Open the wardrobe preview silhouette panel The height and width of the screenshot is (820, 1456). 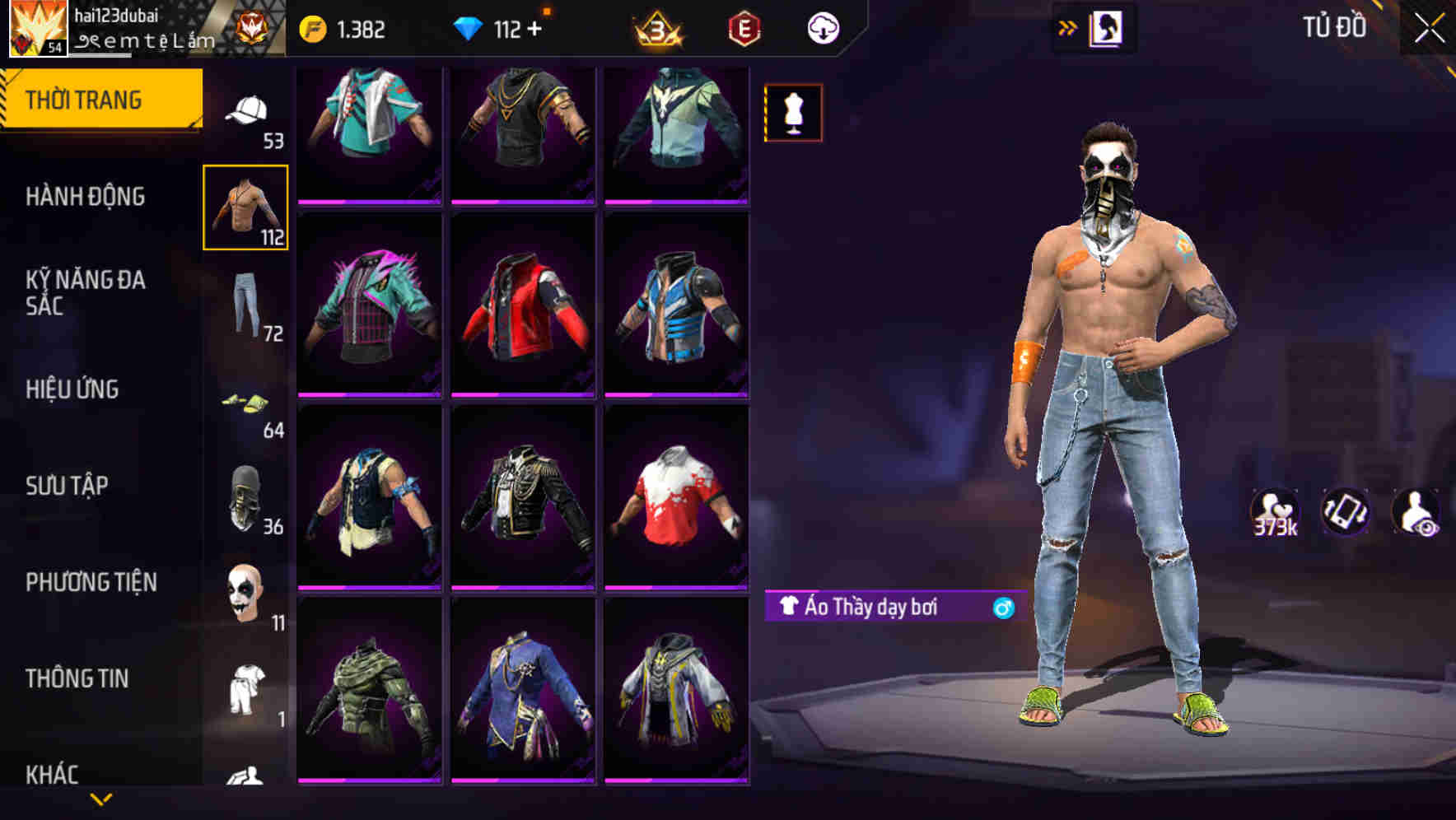(x=1108, y=27)
